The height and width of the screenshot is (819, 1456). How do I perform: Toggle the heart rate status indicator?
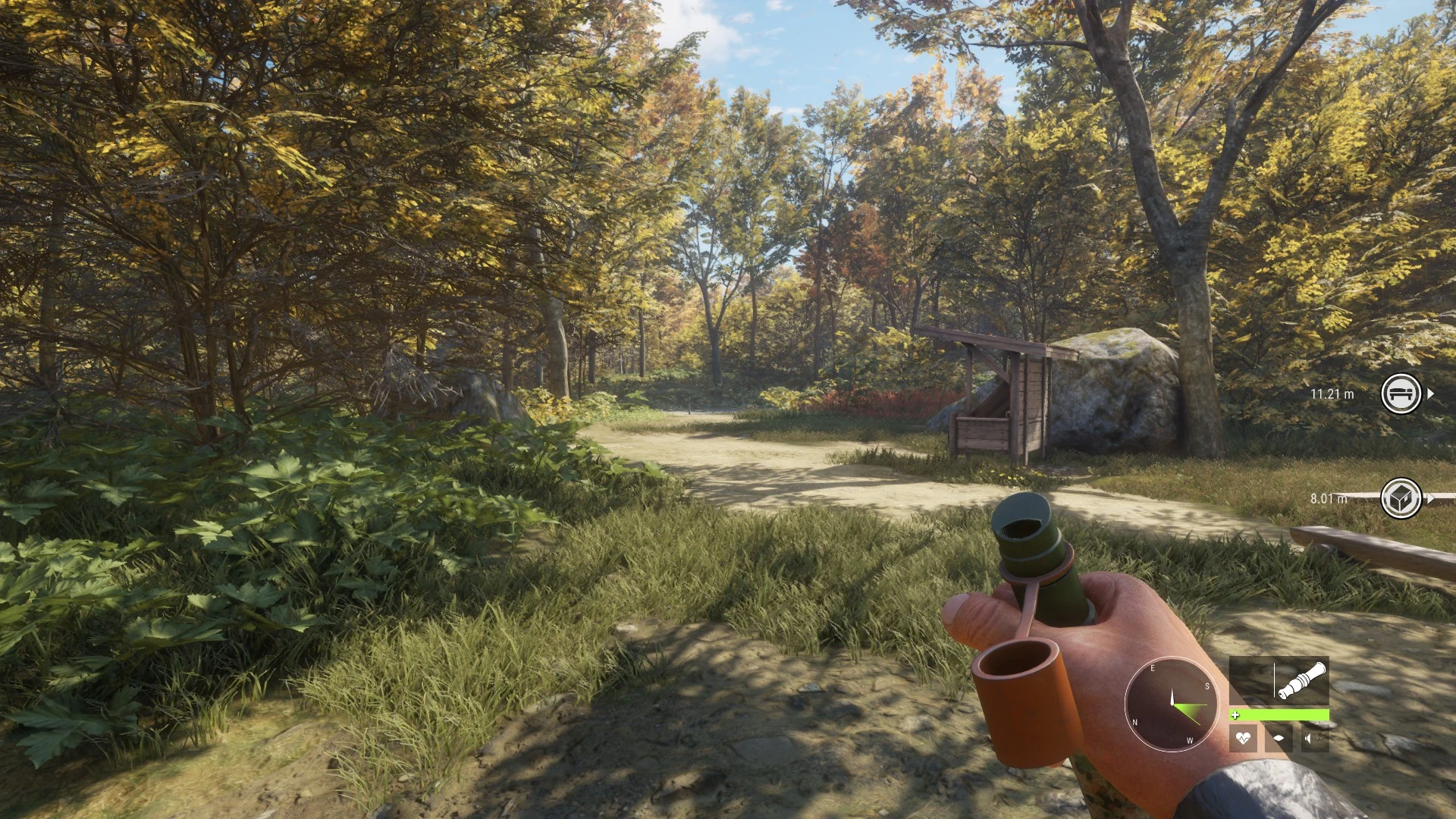coord(1244,739)
